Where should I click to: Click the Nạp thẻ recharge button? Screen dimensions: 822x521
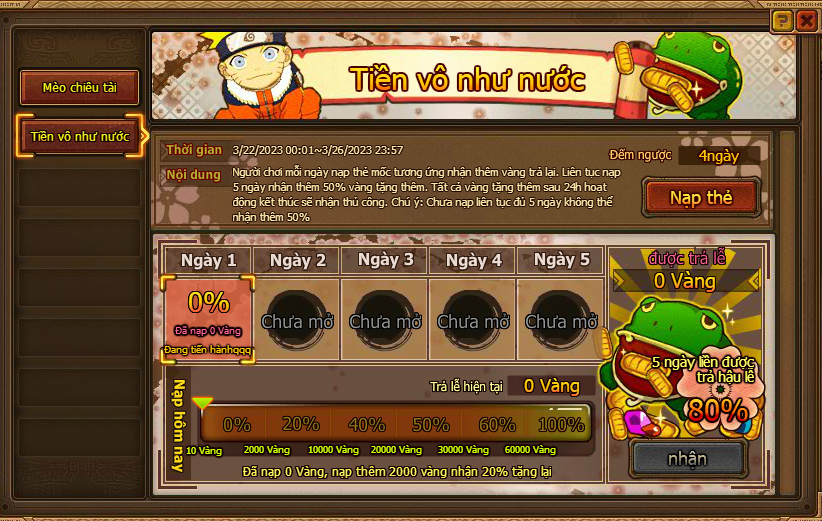[x=700, y=197]
